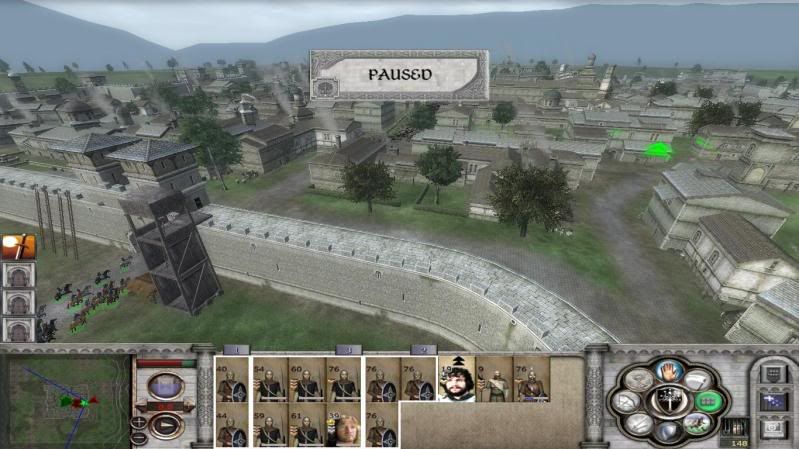Select the bearded general unit card
This screenshot has height=449, width=799.
click(x=456, y=379)
